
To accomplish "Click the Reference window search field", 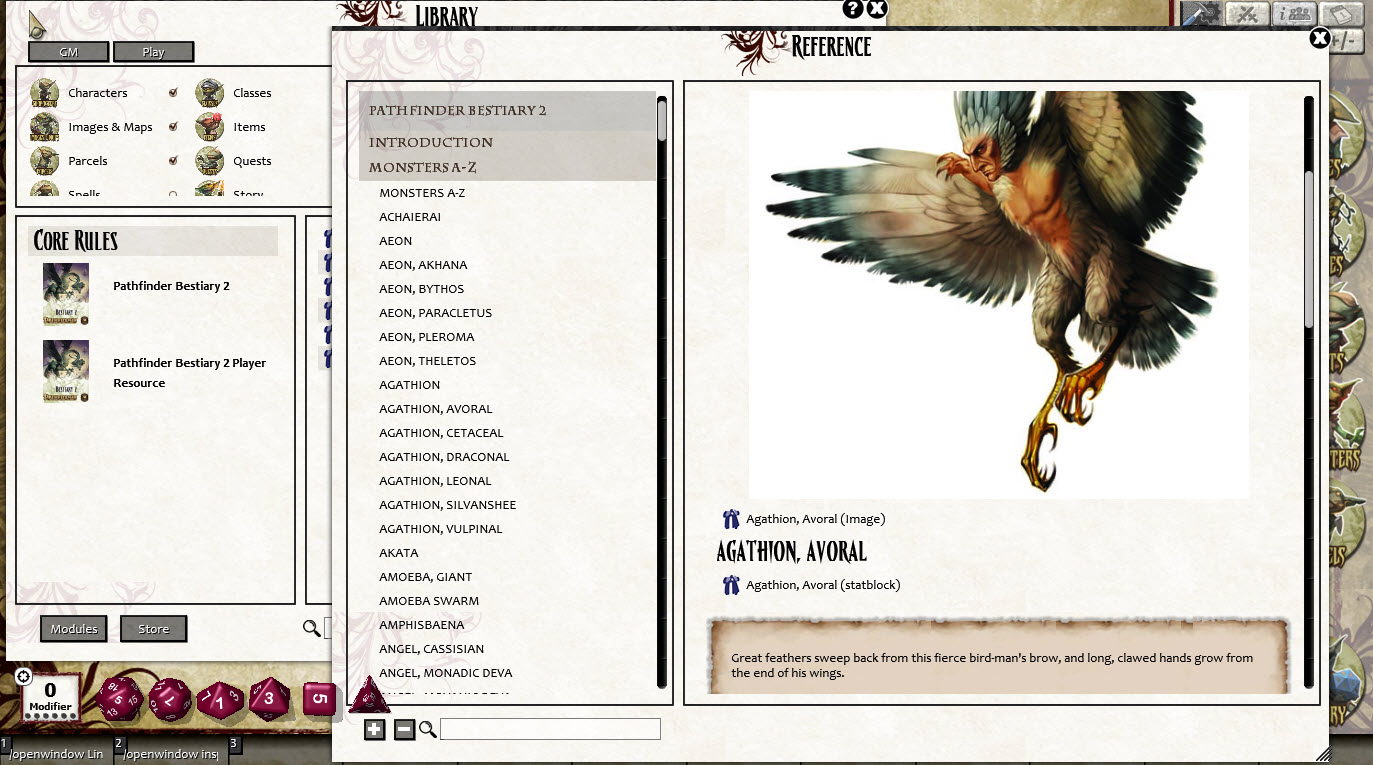I will pos(549,729).
